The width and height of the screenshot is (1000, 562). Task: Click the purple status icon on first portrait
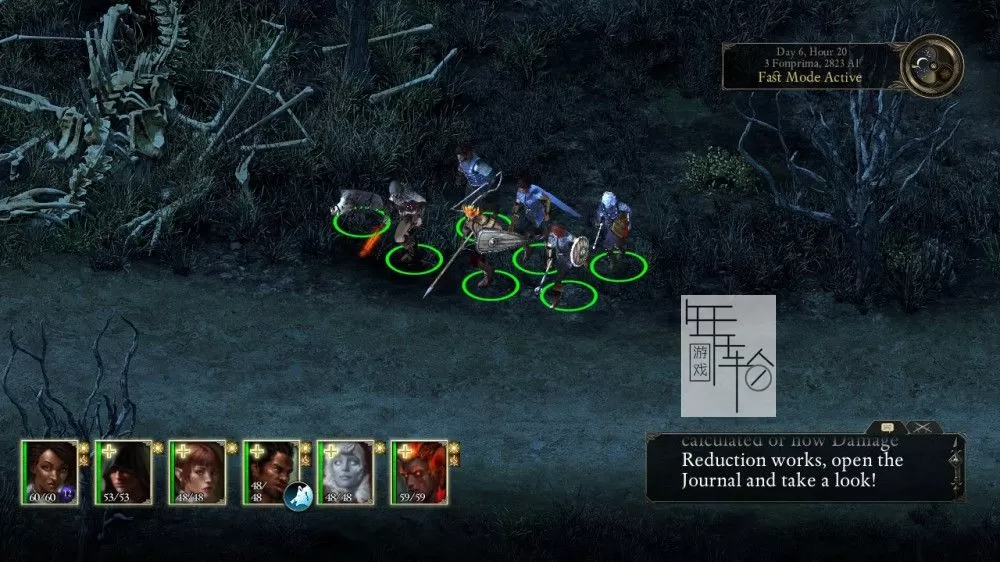tap(69, 492)
